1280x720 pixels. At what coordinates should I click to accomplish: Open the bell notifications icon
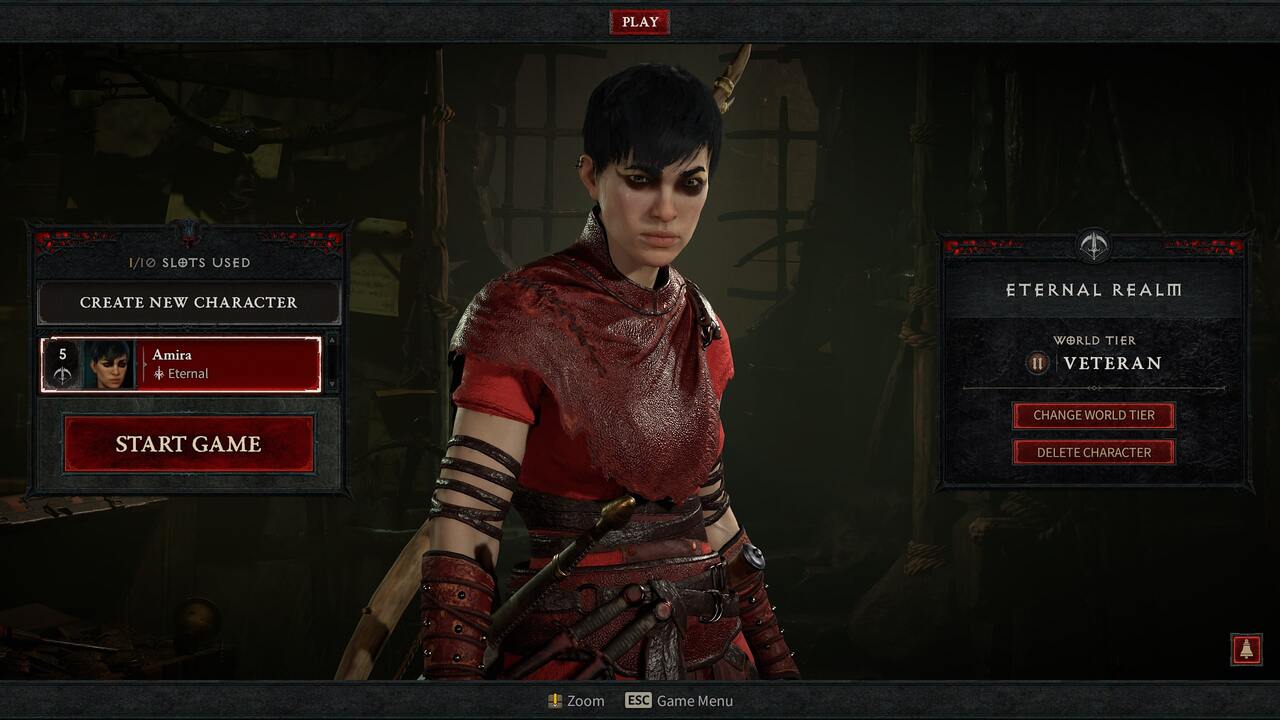point(1246,649)
